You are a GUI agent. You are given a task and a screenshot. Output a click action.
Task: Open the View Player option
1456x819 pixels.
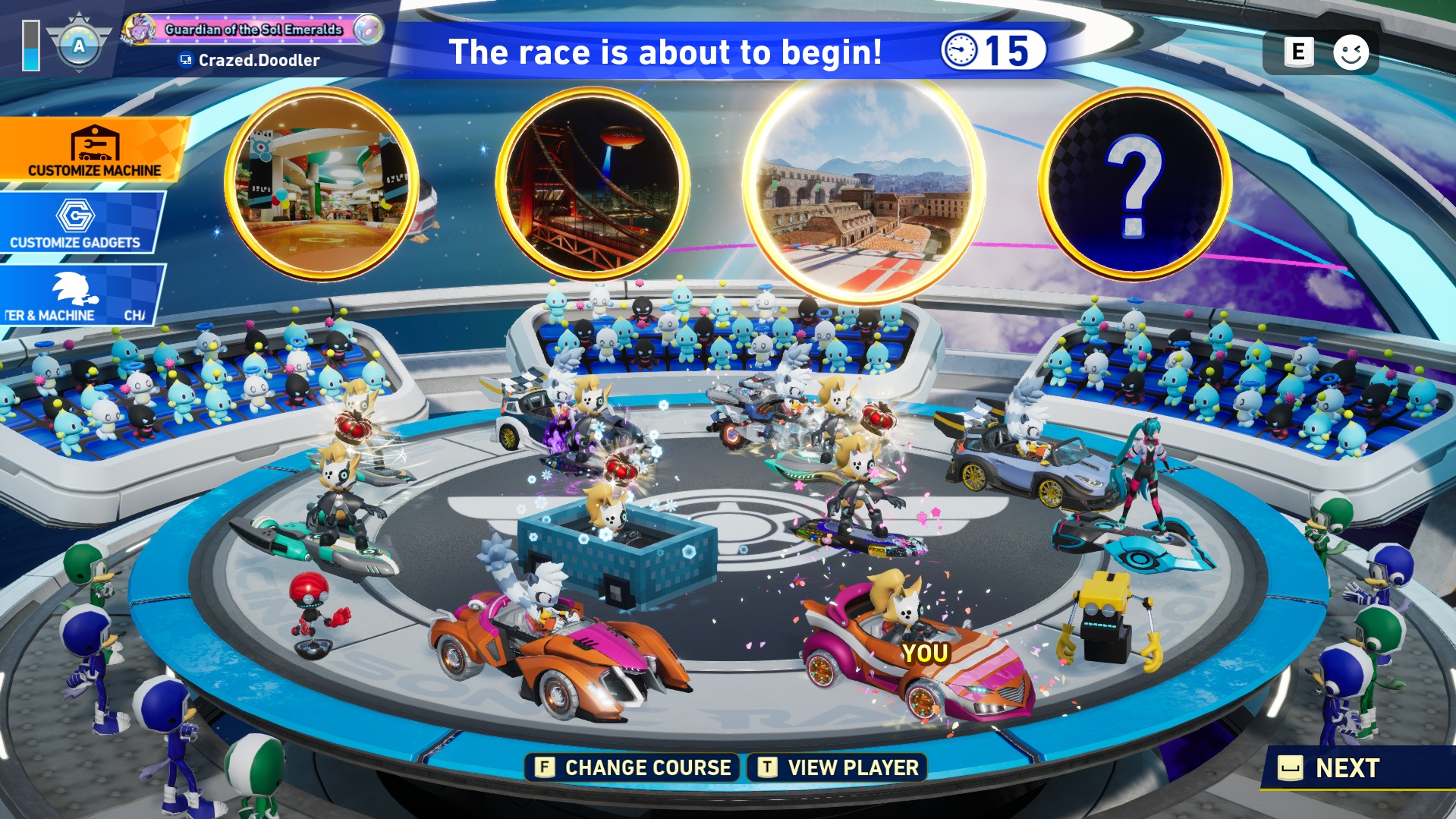(x=838, y=767)
